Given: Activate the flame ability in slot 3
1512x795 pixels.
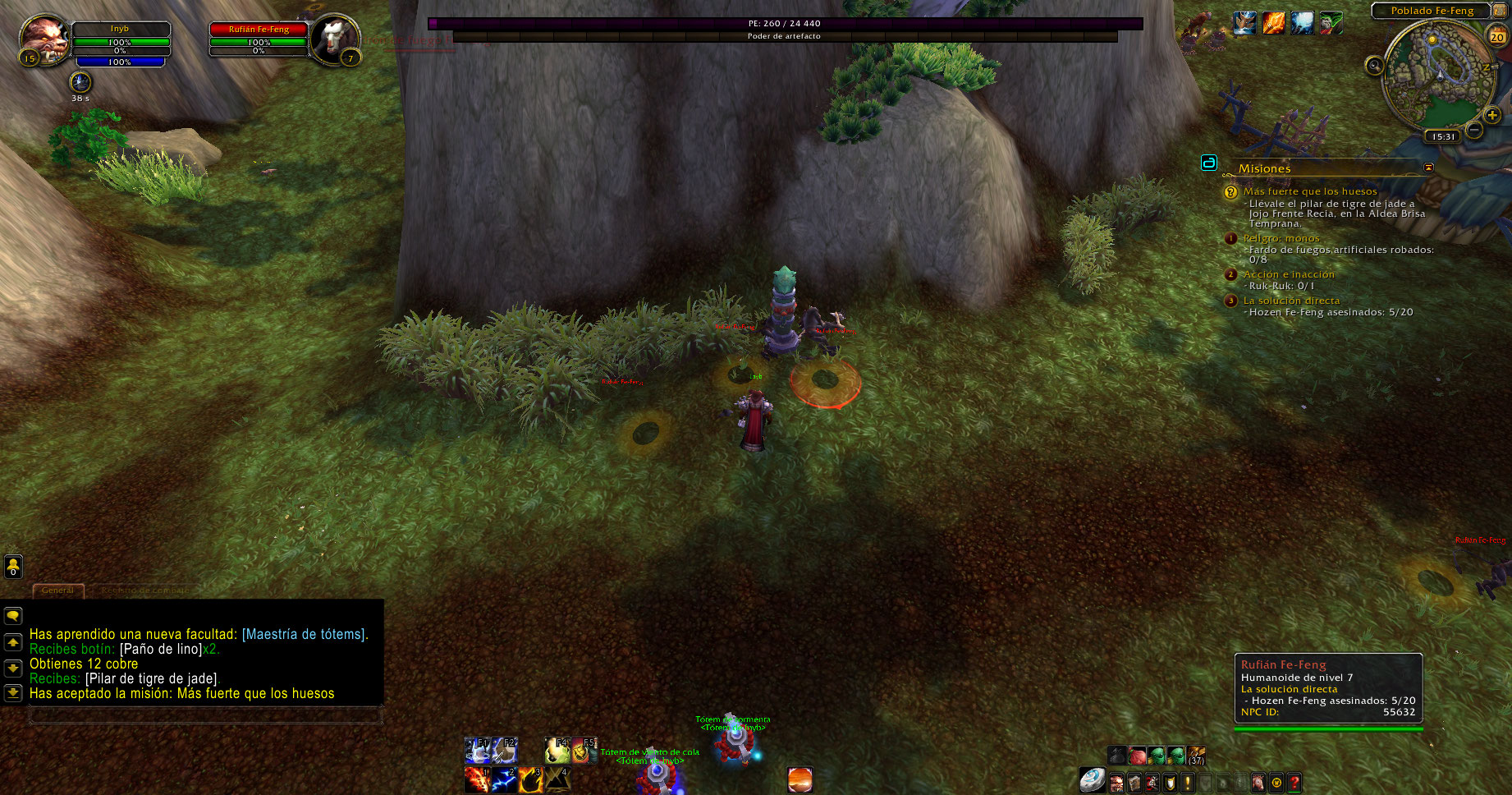Looking at the screenshot, I should pos(530,779).
